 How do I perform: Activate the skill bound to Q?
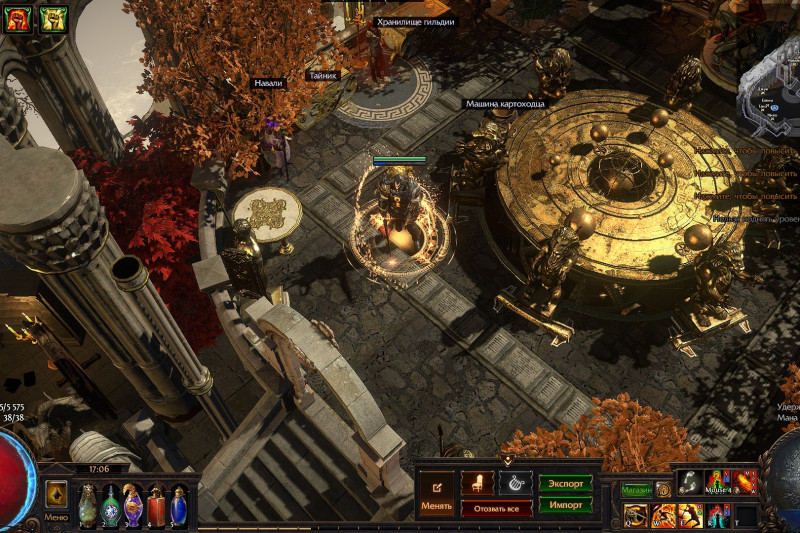636,516
